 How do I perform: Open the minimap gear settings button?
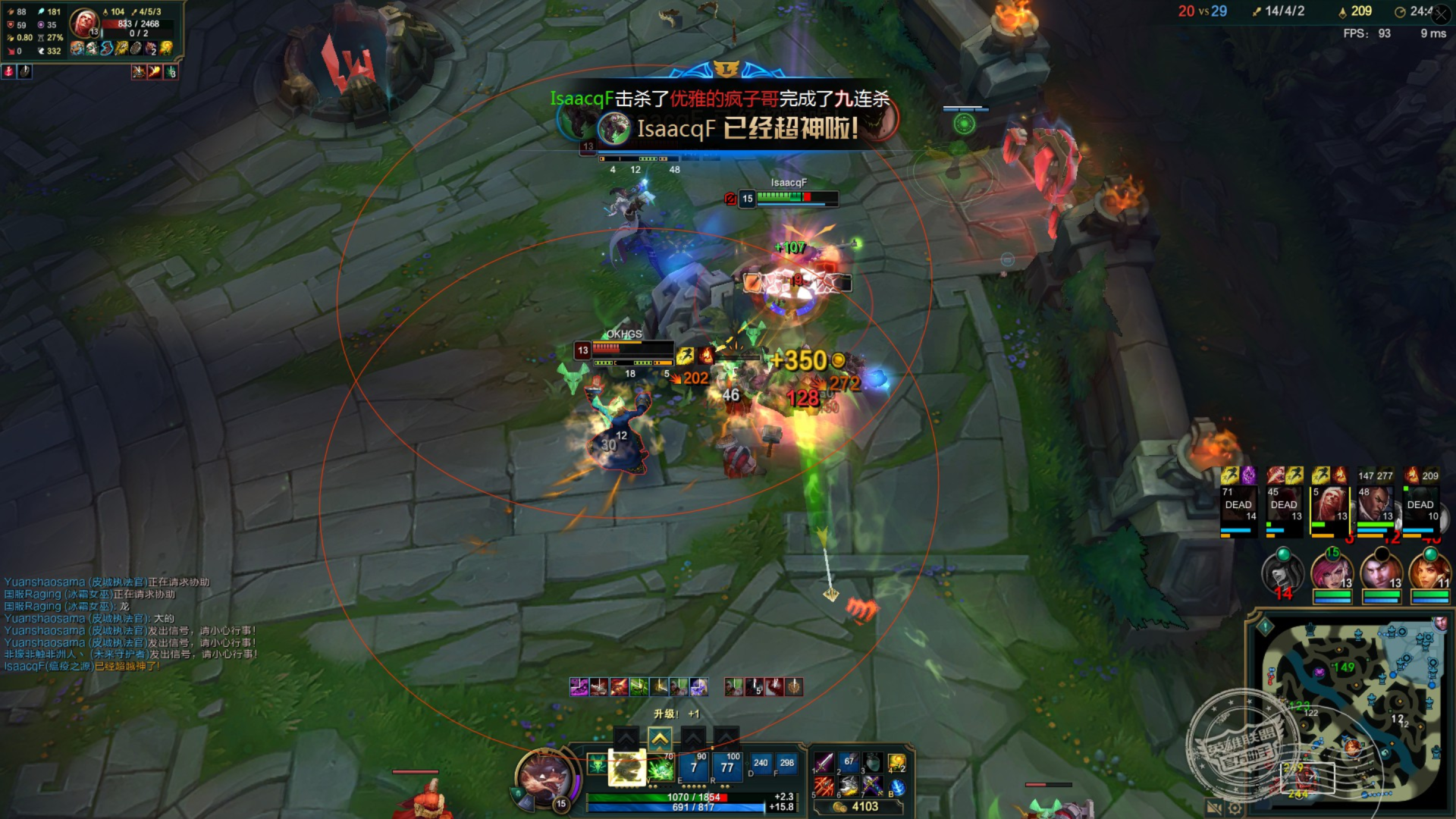tap(1234, 808)
